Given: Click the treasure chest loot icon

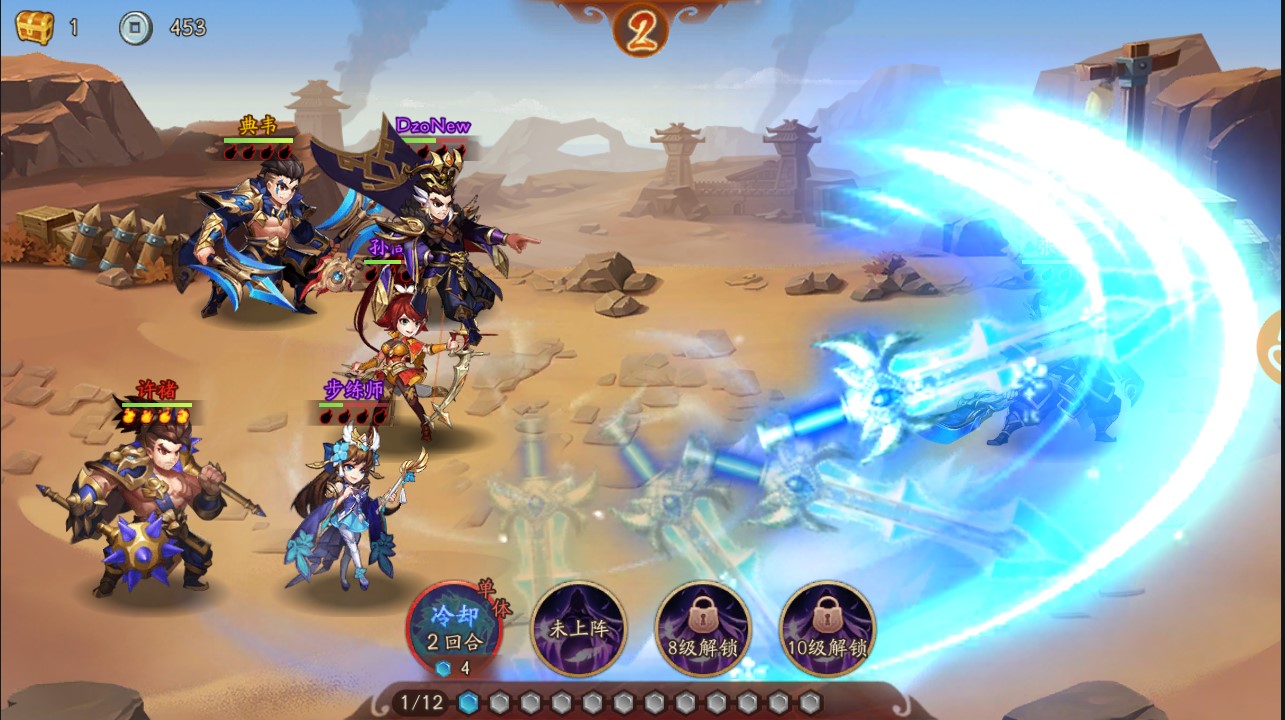Looking at the screenshot, I should pyautogui.click(x=34, y=27).
